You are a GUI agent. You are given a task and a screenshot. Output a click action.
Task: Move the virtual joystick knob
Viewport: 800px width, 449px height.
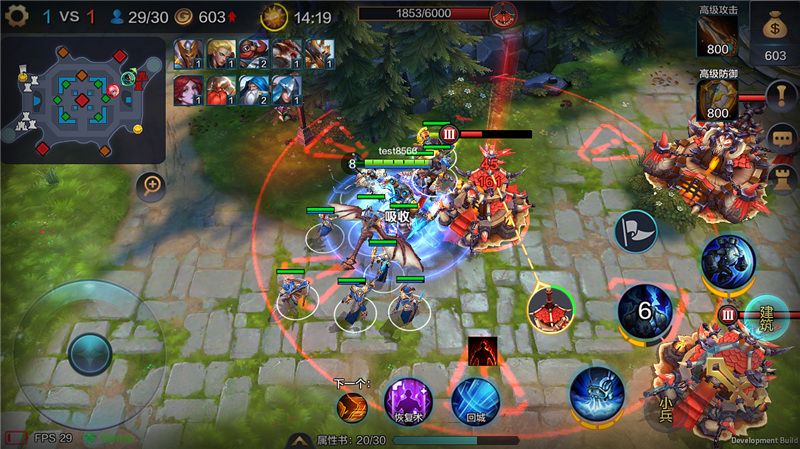90,352
